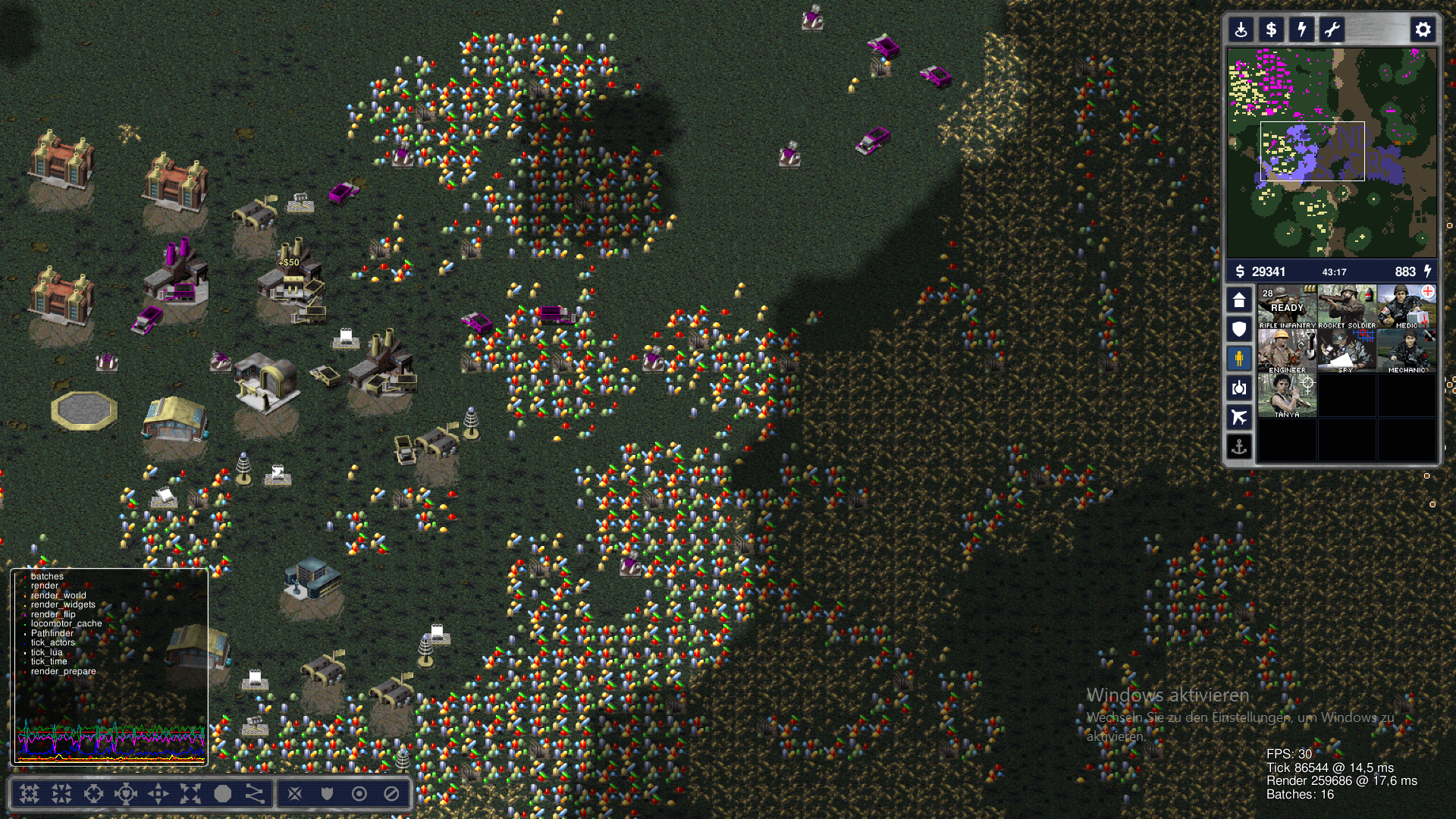Switch to the buildings production tab
Screen dimensions: 1456x819
[x=1239, y=300]
